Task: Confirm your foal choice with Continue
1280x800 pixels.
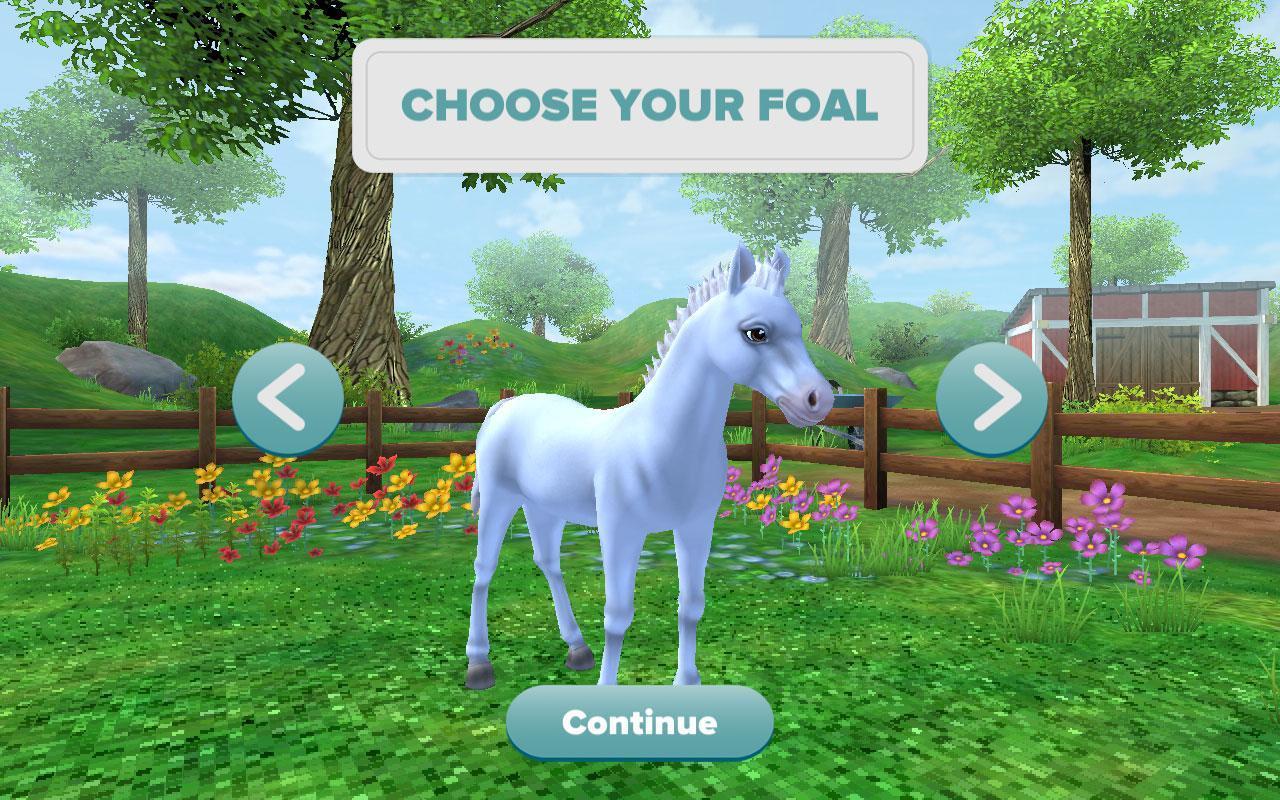Action: [x=639, y=722]
